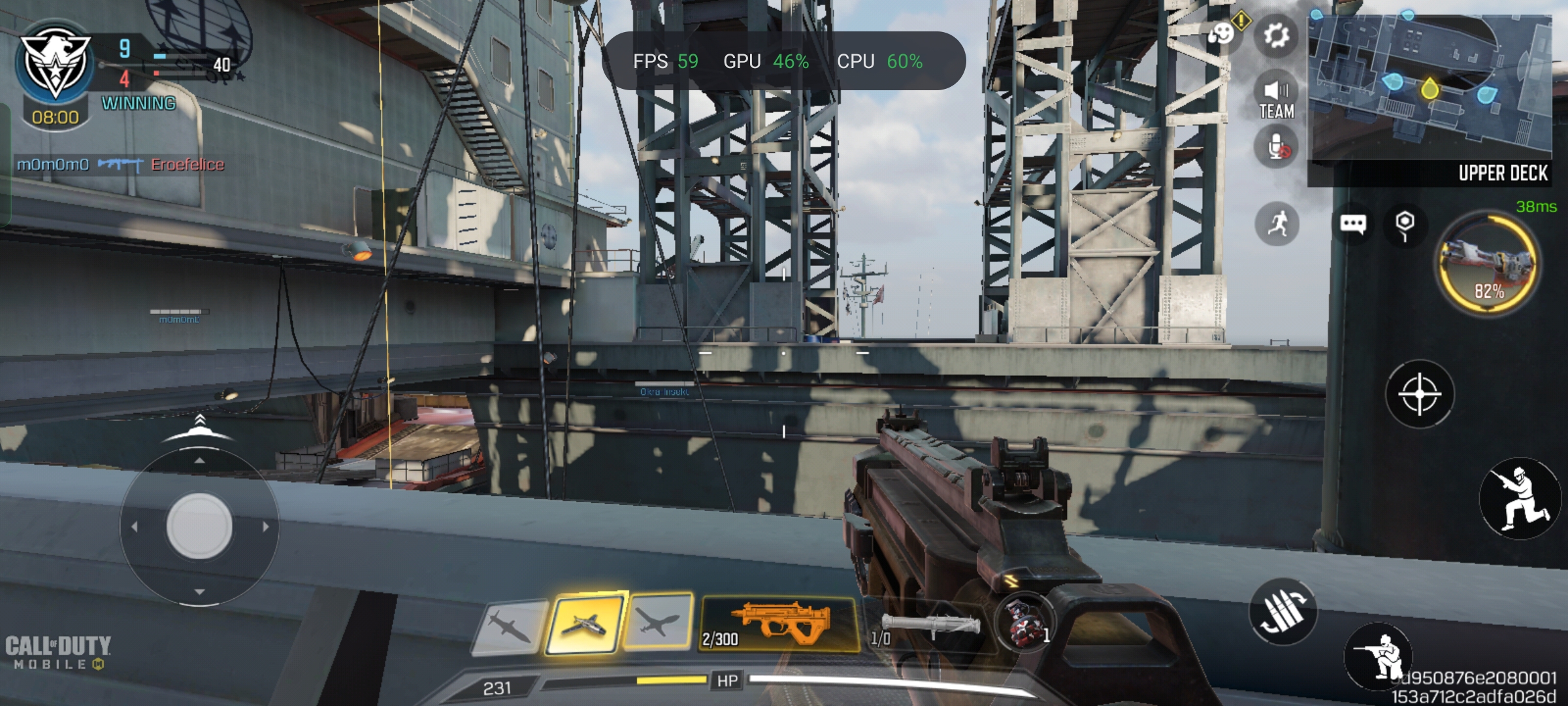Viewport: 1568px width, 706px height.
Task: Tap the crosshair aim-down-sights button
Action: click(x=1419, y=394)
